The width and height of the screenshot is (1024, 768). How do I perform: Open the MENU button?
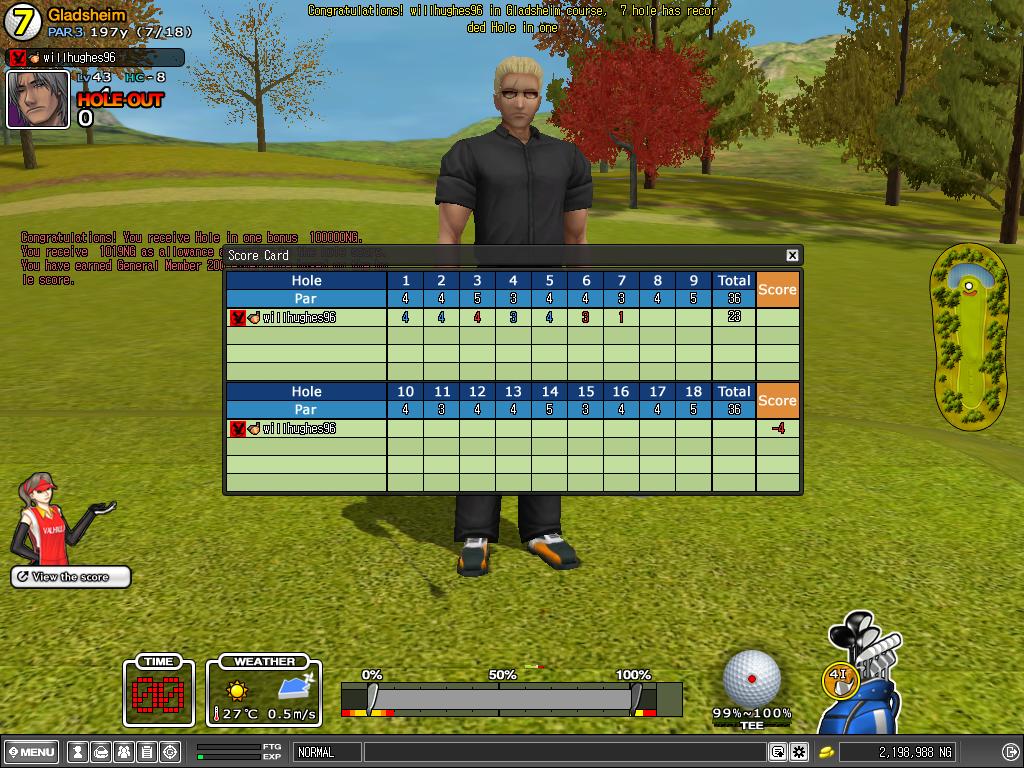(x=32, y=752)
